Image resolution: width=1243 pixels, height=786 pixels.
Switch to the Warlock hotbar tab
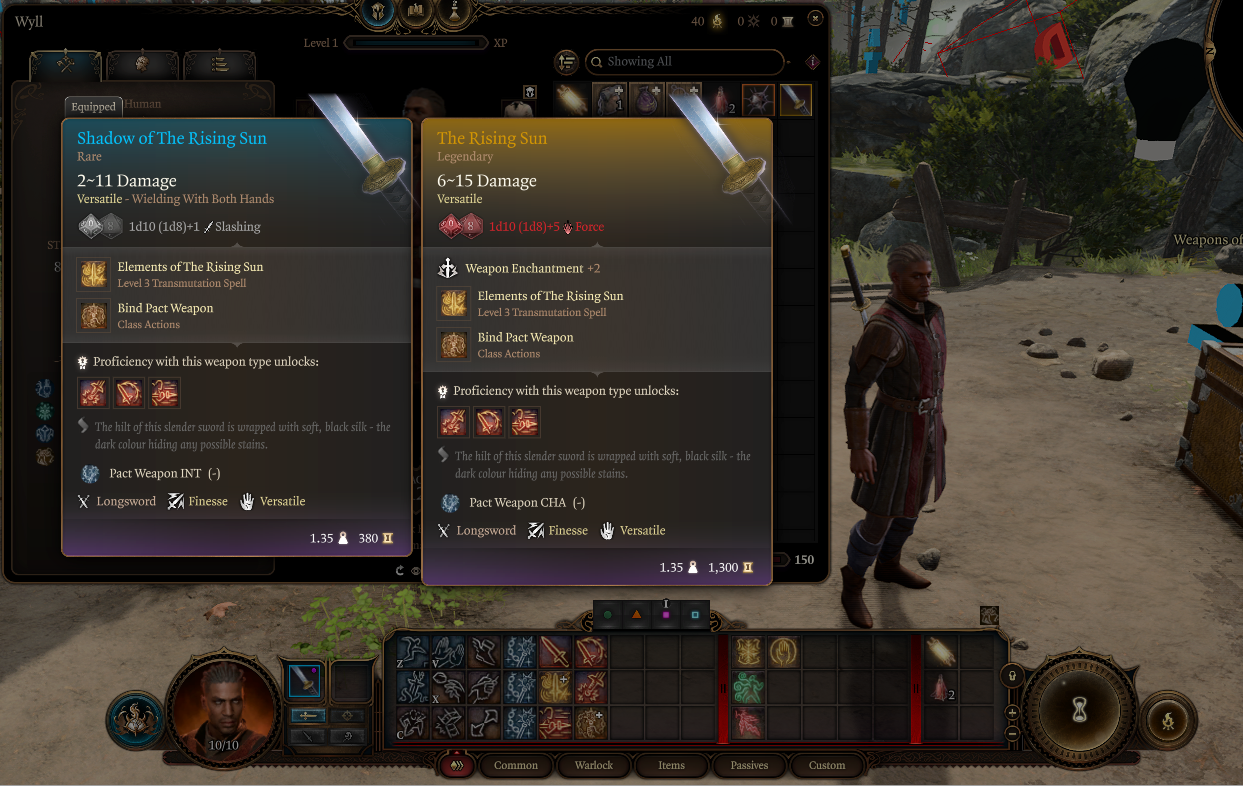593,765
